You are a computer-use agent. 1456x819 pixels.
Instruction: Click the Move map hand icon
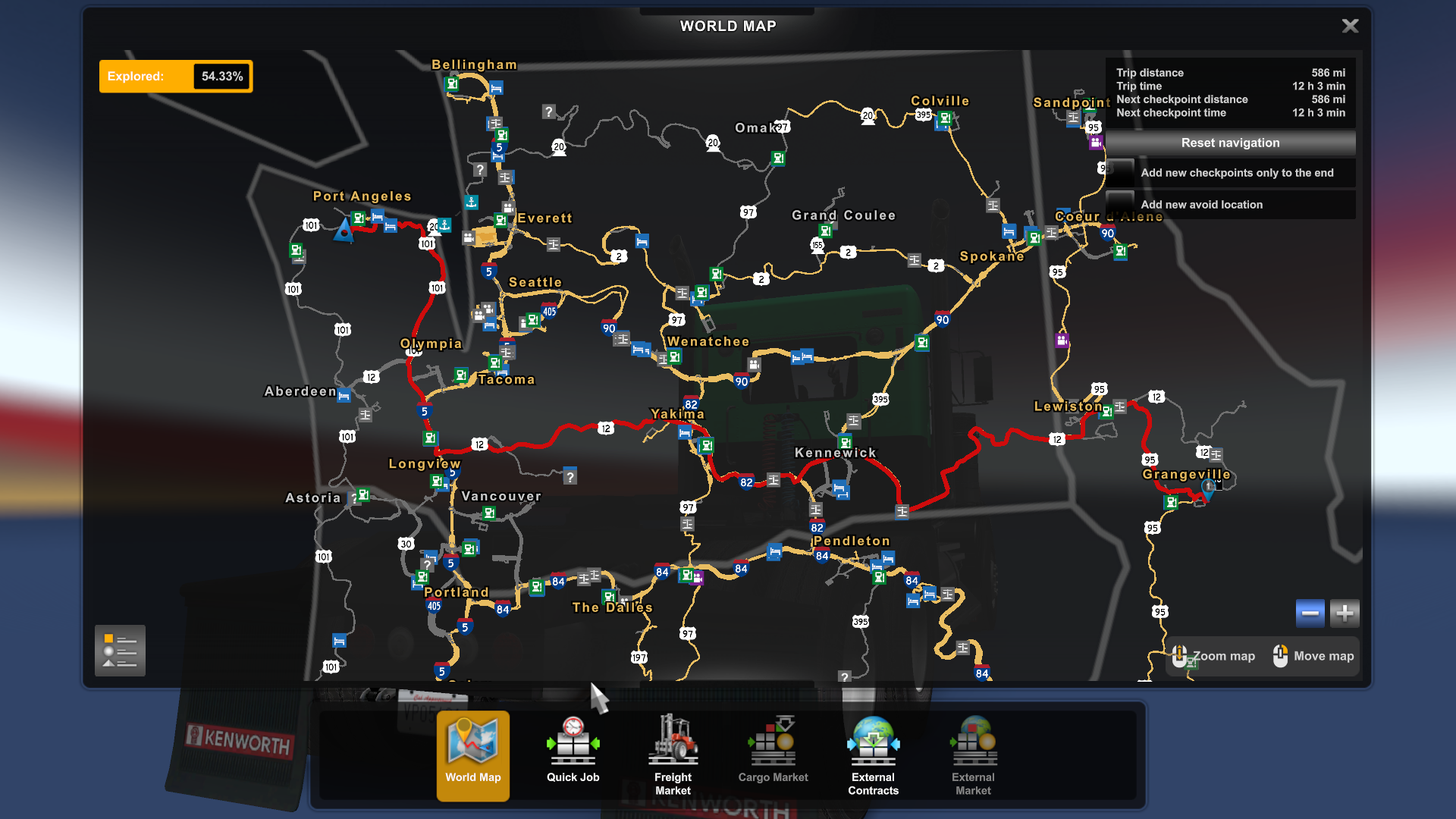pyautogui.click(x=1282, y=655)
